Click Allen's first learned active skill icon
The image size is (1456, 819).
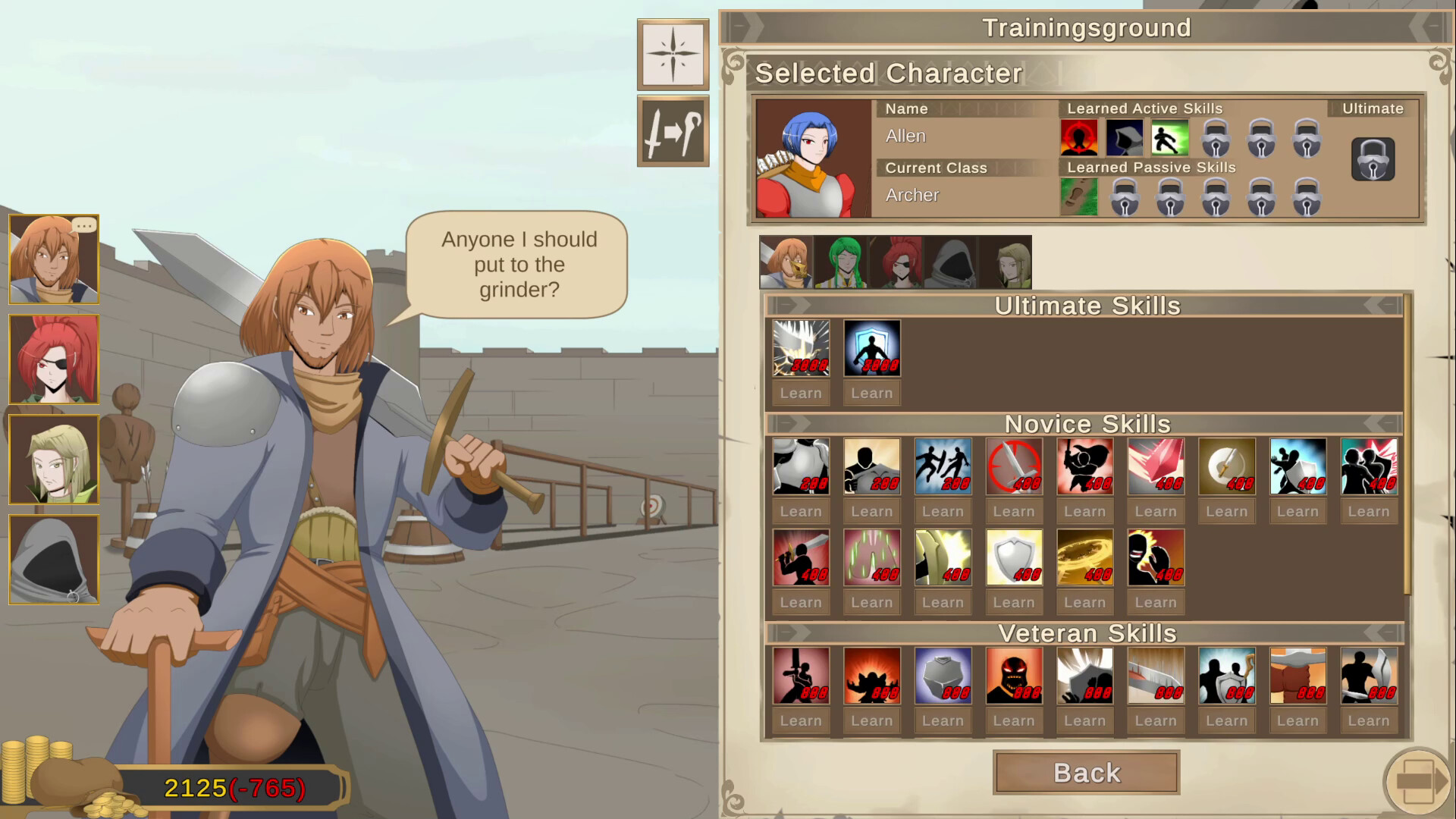pyautogui.click(x=1078, y=138)
